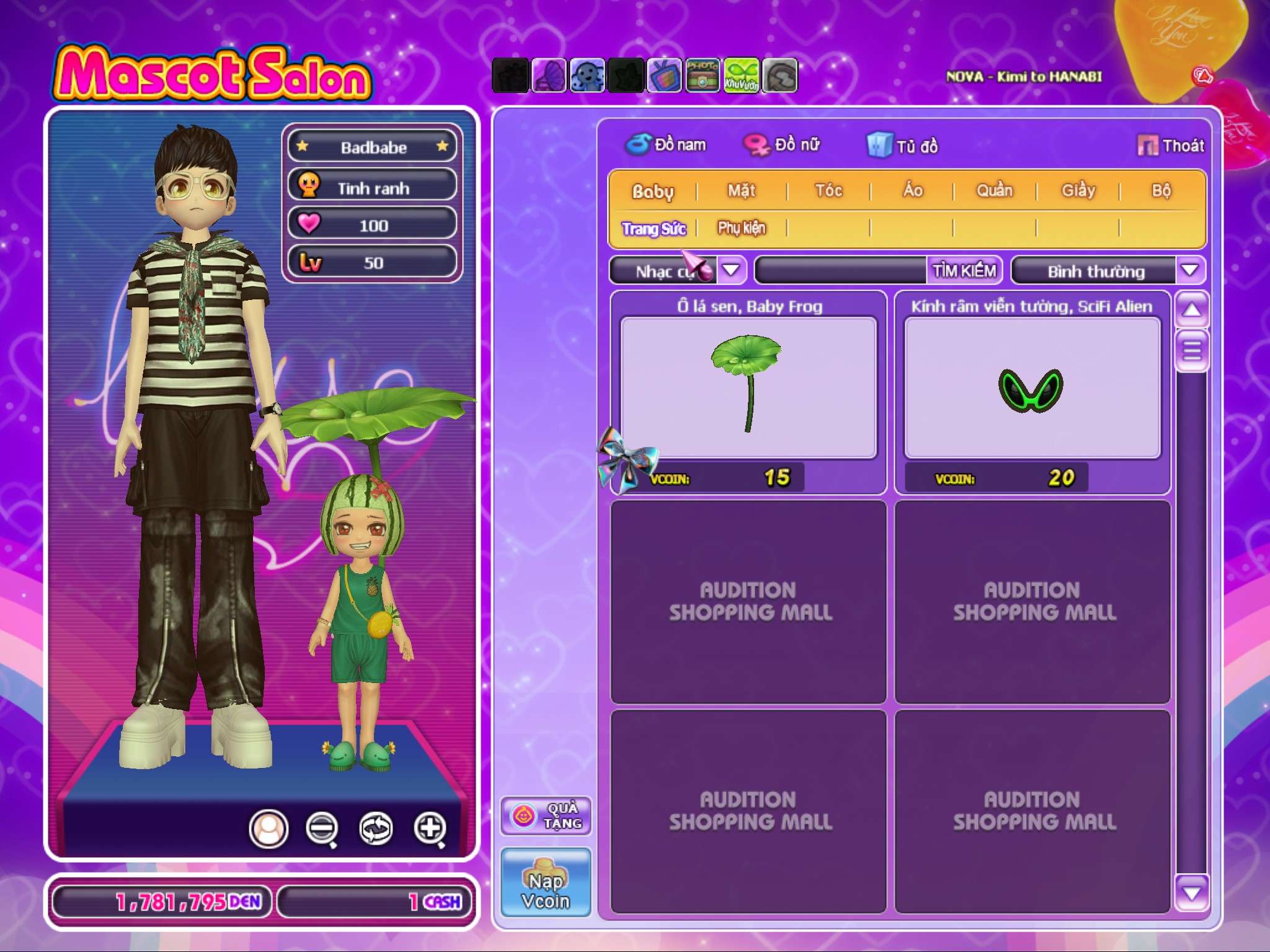Open the Tủ đồ wardrobe
The image size is (1270, 952).
click(x=903, y=146)
